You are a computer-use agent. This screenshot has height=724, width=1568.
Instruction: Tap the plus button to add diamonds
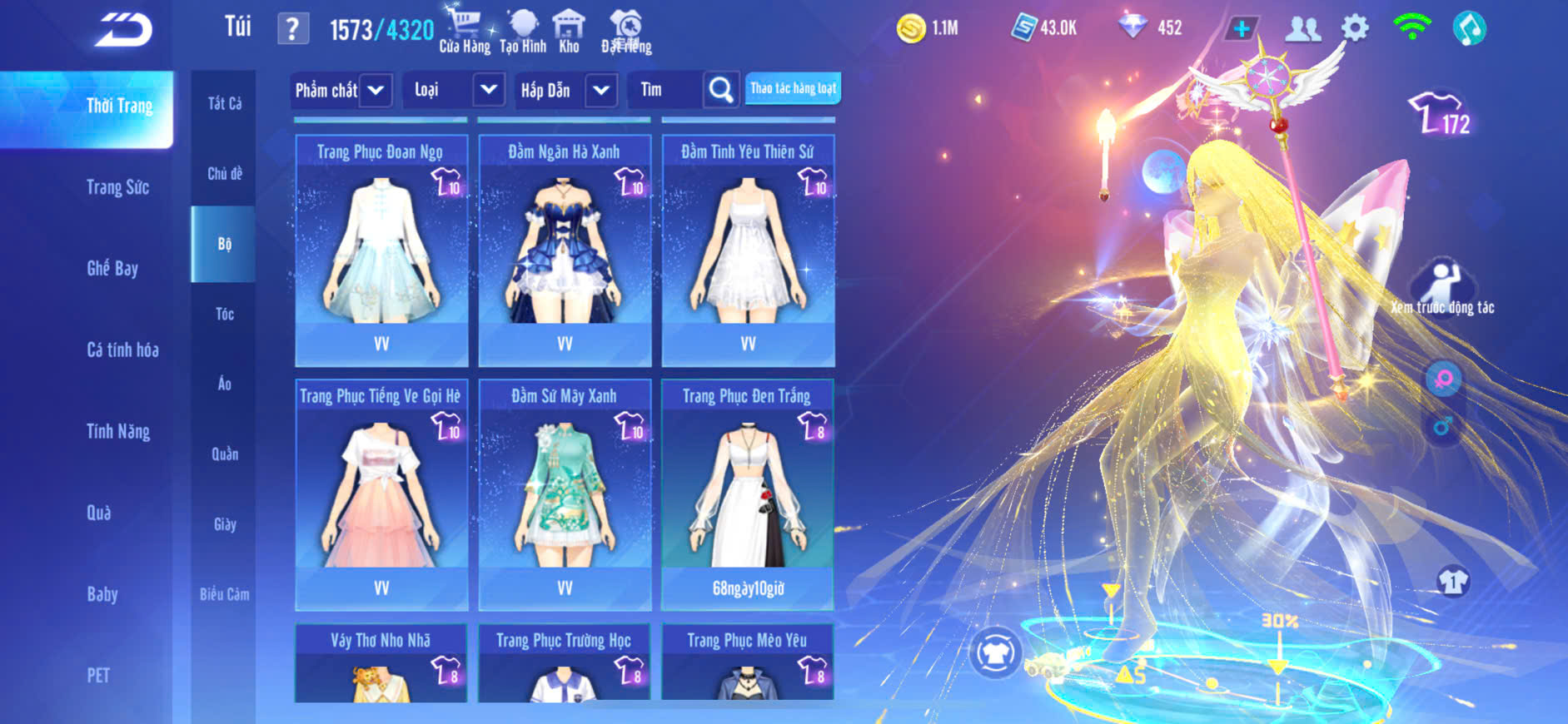point(1241,28)
